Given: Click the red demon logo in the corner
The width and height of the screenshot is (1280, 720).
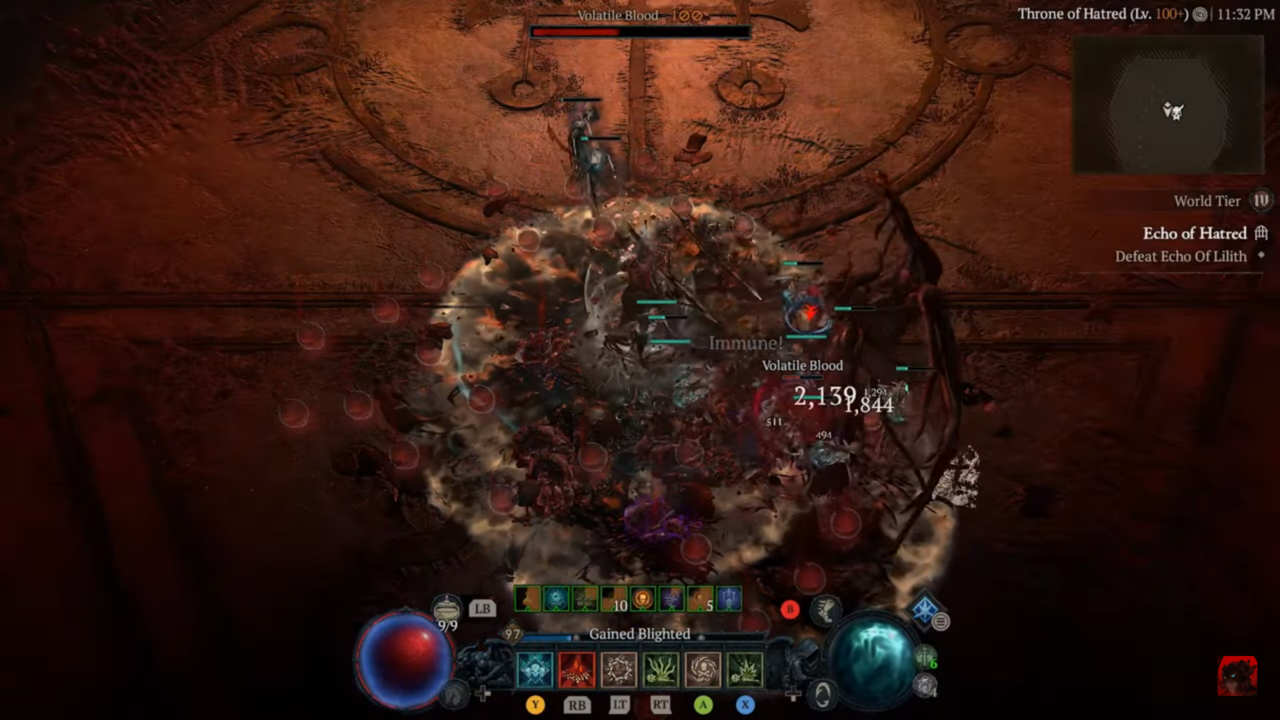Looking at the screenshot, I should tap(1237, 676).
